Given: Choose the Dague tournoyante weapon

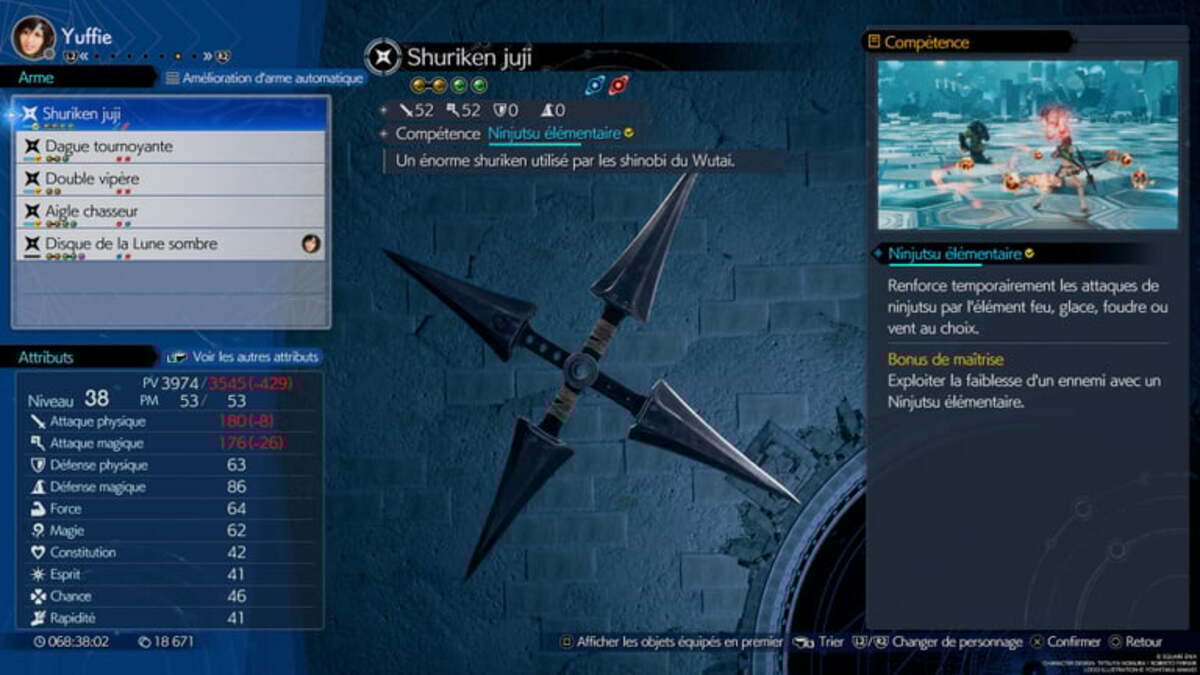Looking at the screenshot, I should (x=170, y=147).
